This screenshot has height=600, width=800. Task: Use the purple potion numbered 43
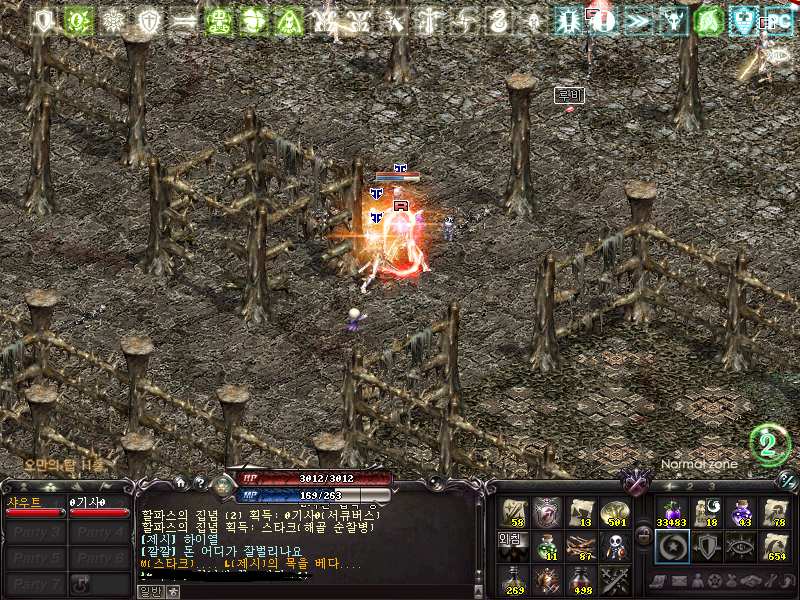742,512
